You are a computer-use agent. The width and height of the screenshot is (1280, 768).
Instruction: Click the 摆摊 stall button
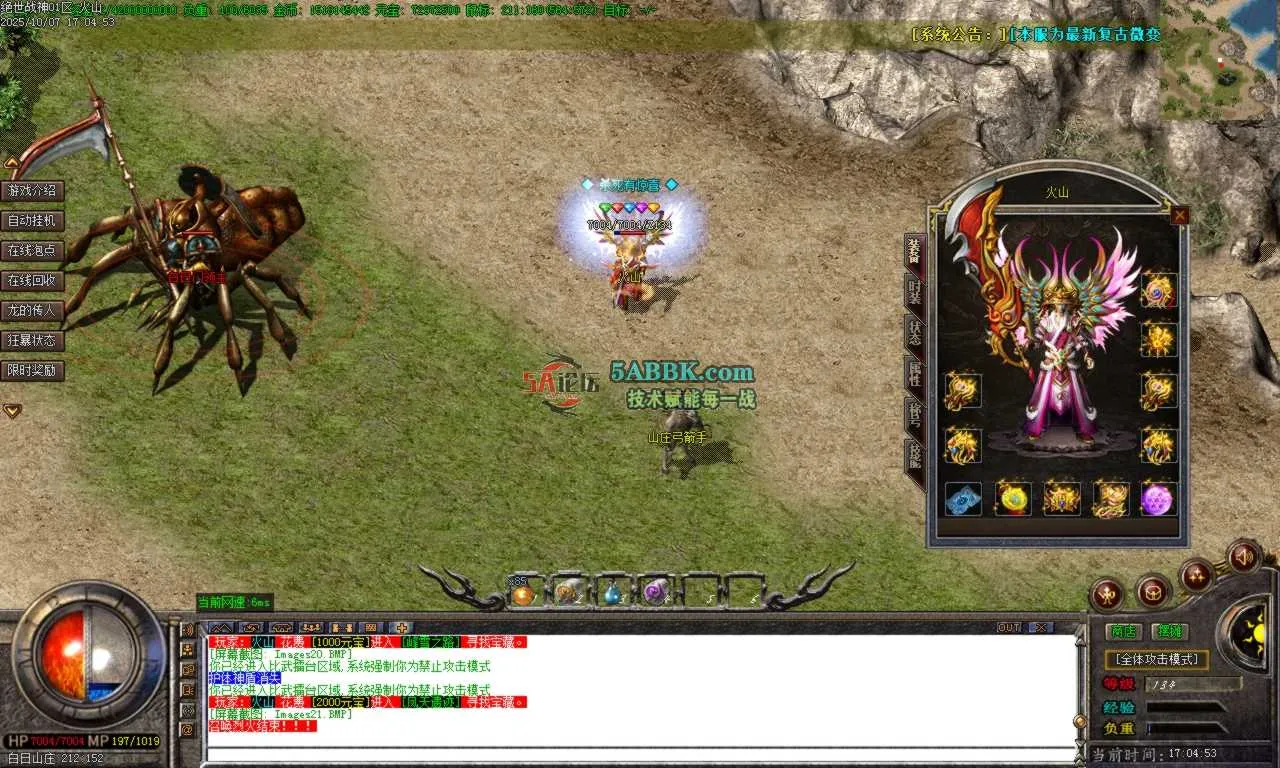click(1167, 632)
